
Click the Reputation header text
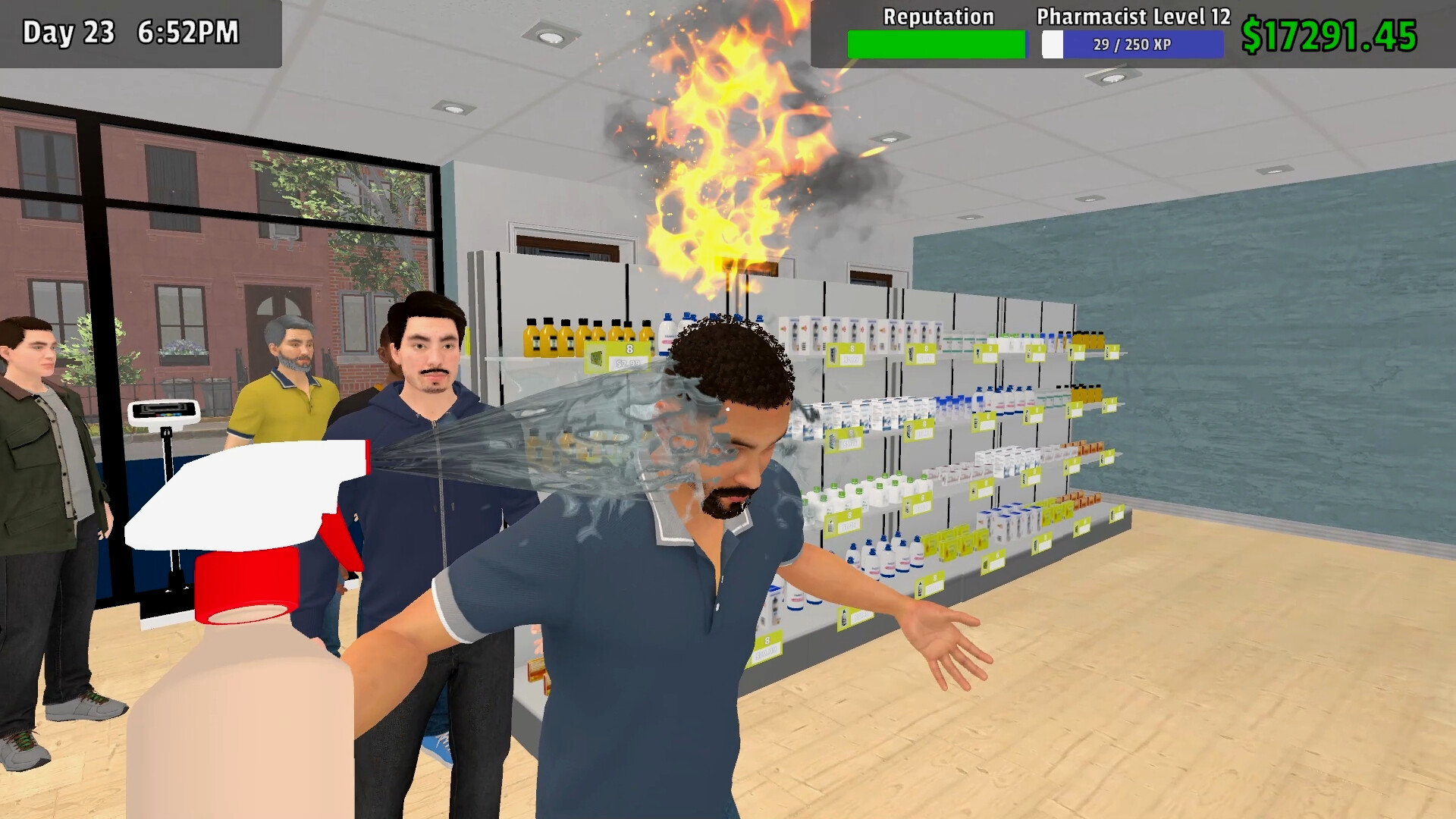937,16
